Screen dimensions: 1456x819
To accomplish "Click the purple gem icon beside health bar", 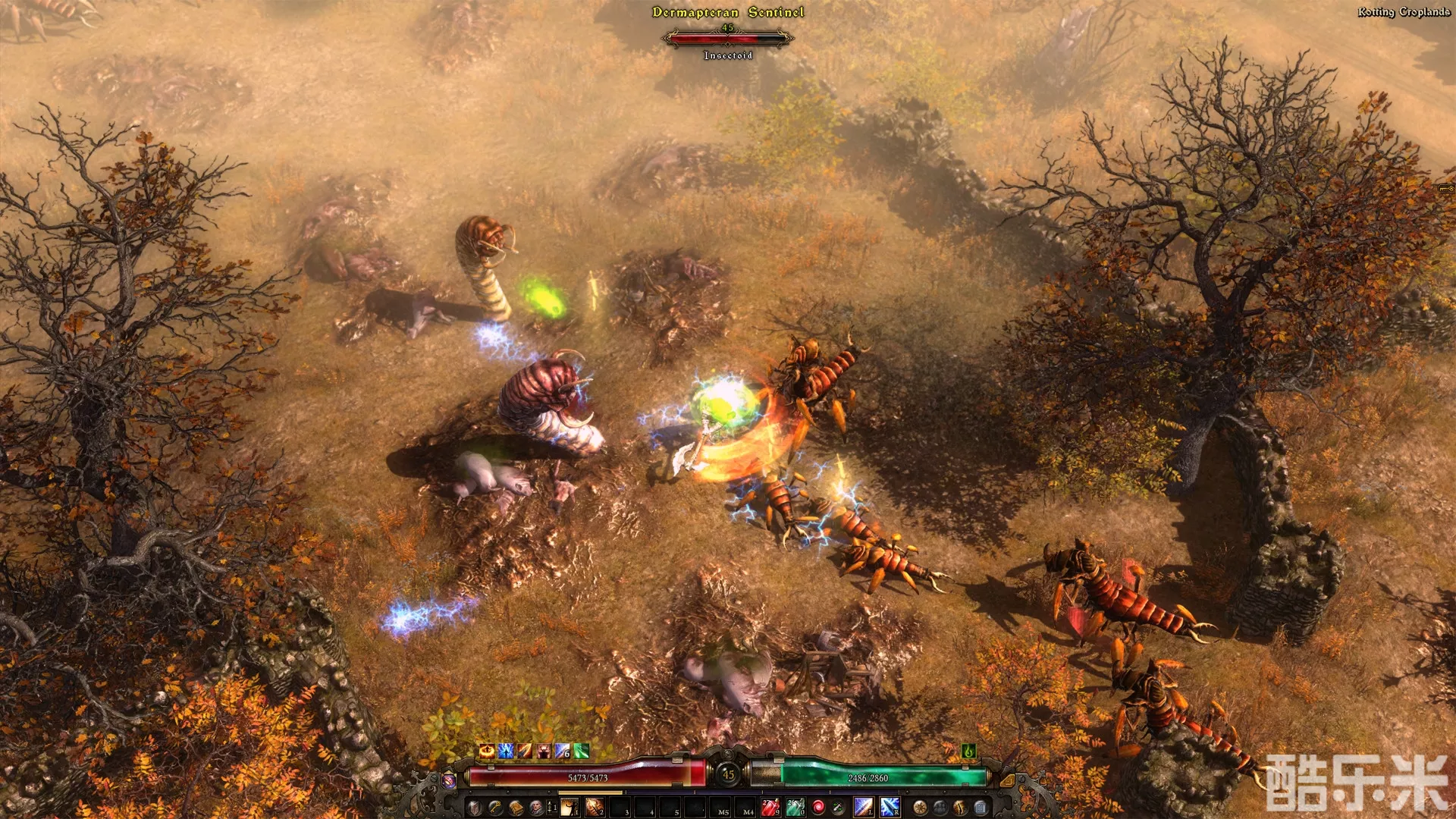I will (449, 780).
